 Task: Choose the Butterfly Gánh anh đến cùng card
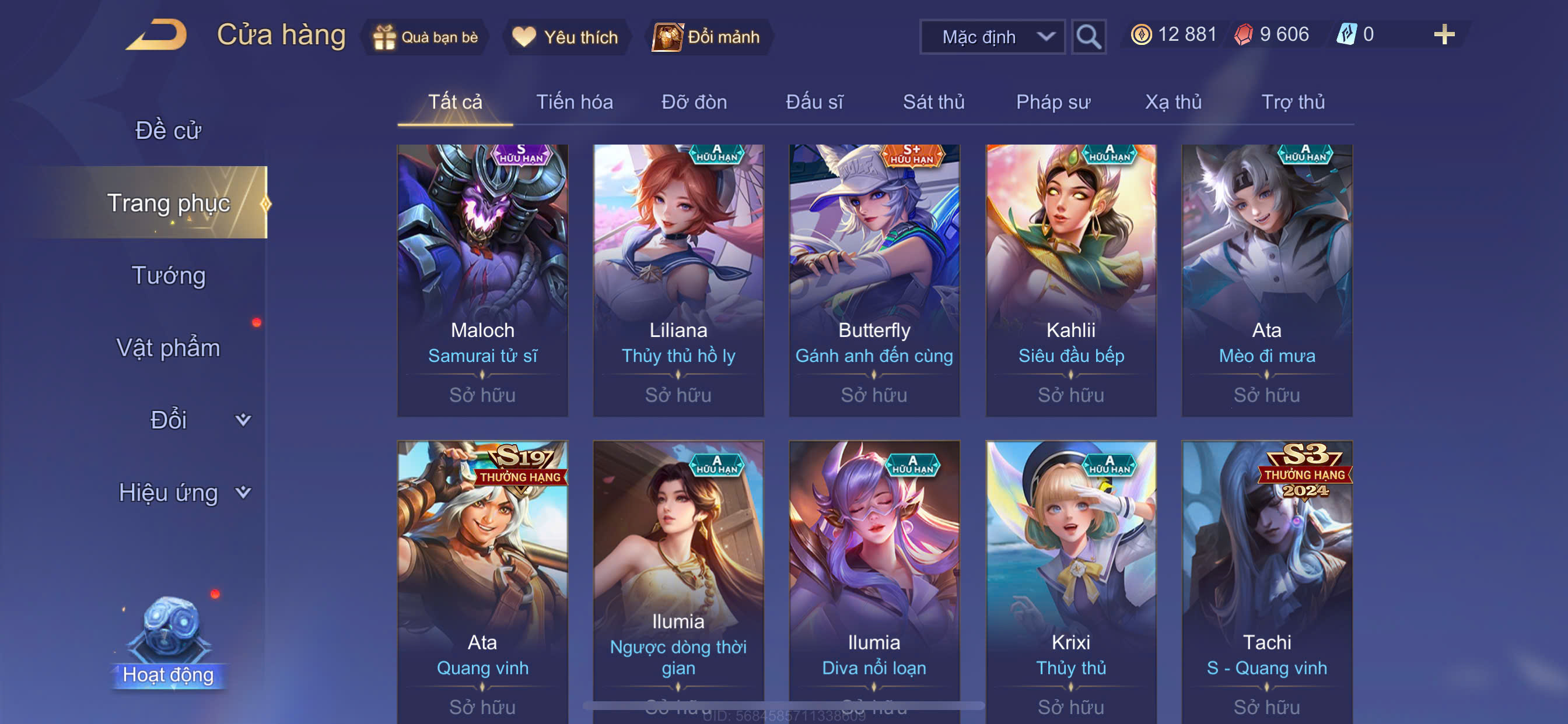[874, 280]
